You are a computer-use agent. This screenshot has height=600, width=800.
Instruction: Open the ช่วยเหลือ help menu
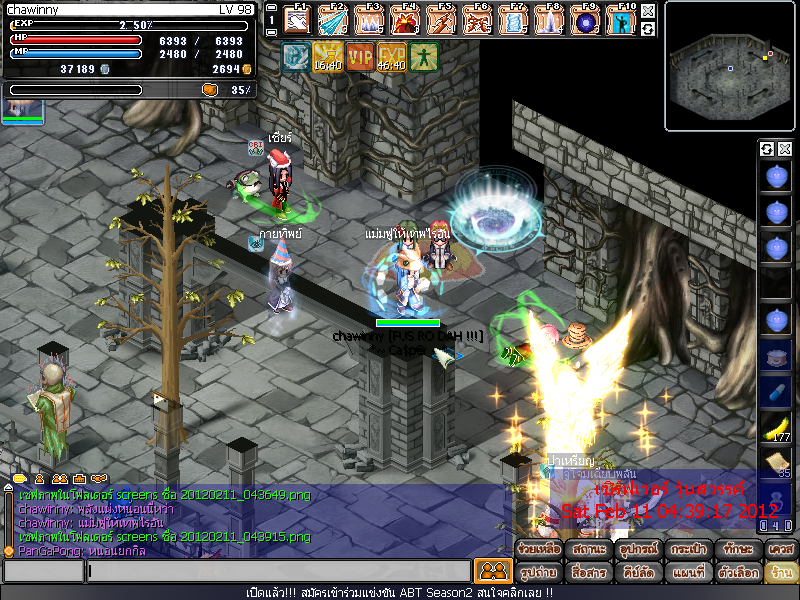click(x=539, y=550)
